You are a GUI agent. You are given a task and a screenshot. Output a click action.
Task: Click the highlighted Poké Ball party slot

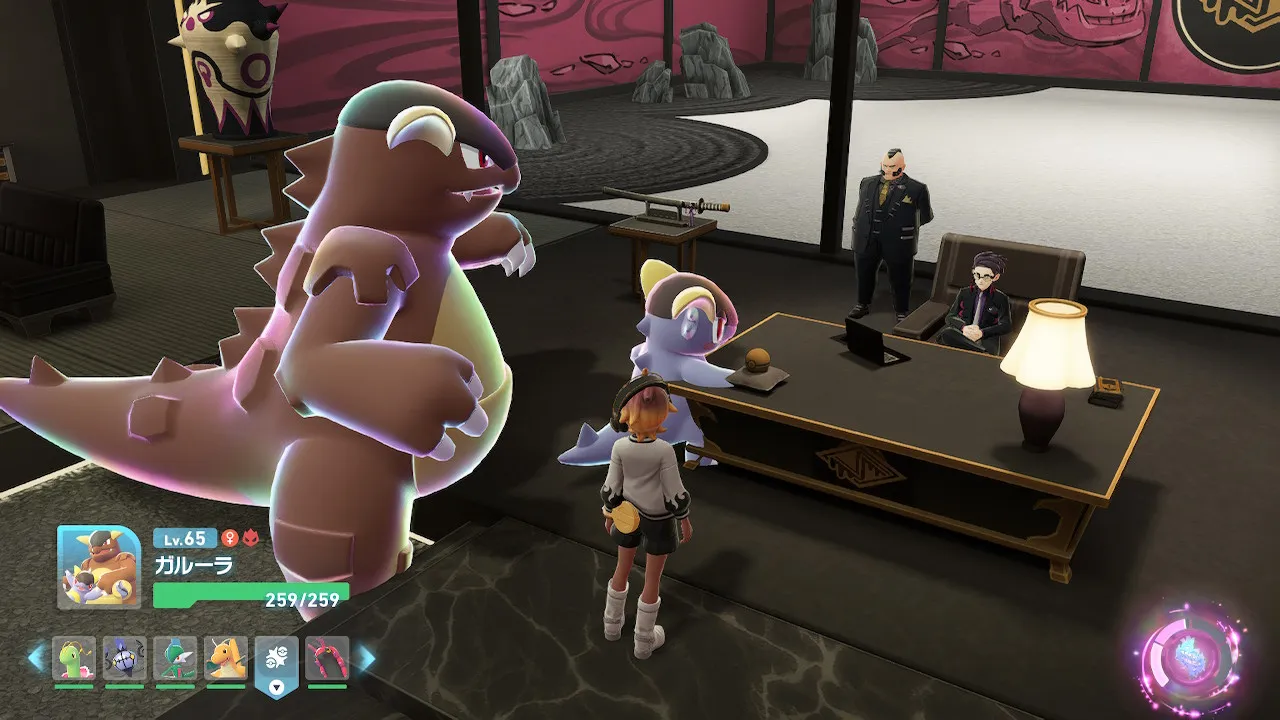(276, 659)
